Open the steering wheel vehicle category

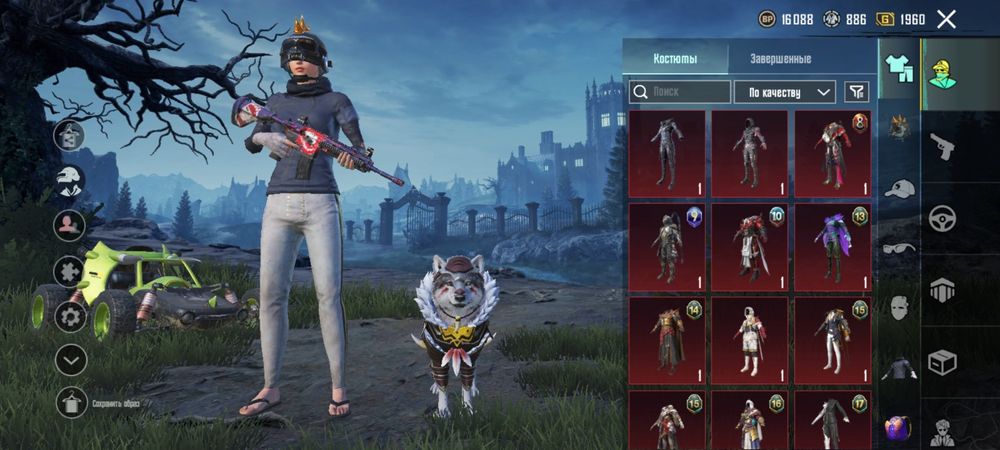942,218
